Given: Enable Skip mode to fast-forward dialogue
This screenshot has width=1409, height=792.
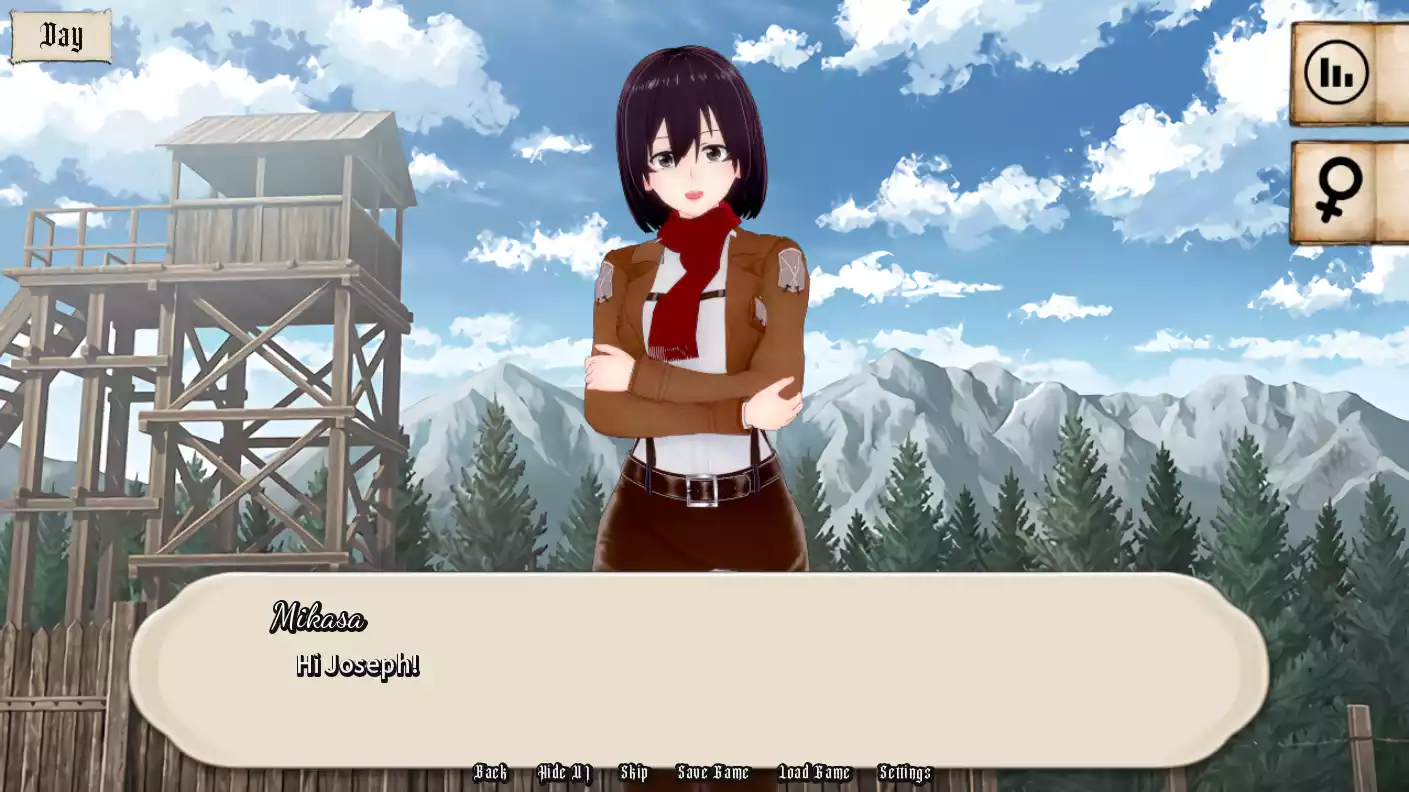Looking at the screenshot, I should [x=635, y=772].
